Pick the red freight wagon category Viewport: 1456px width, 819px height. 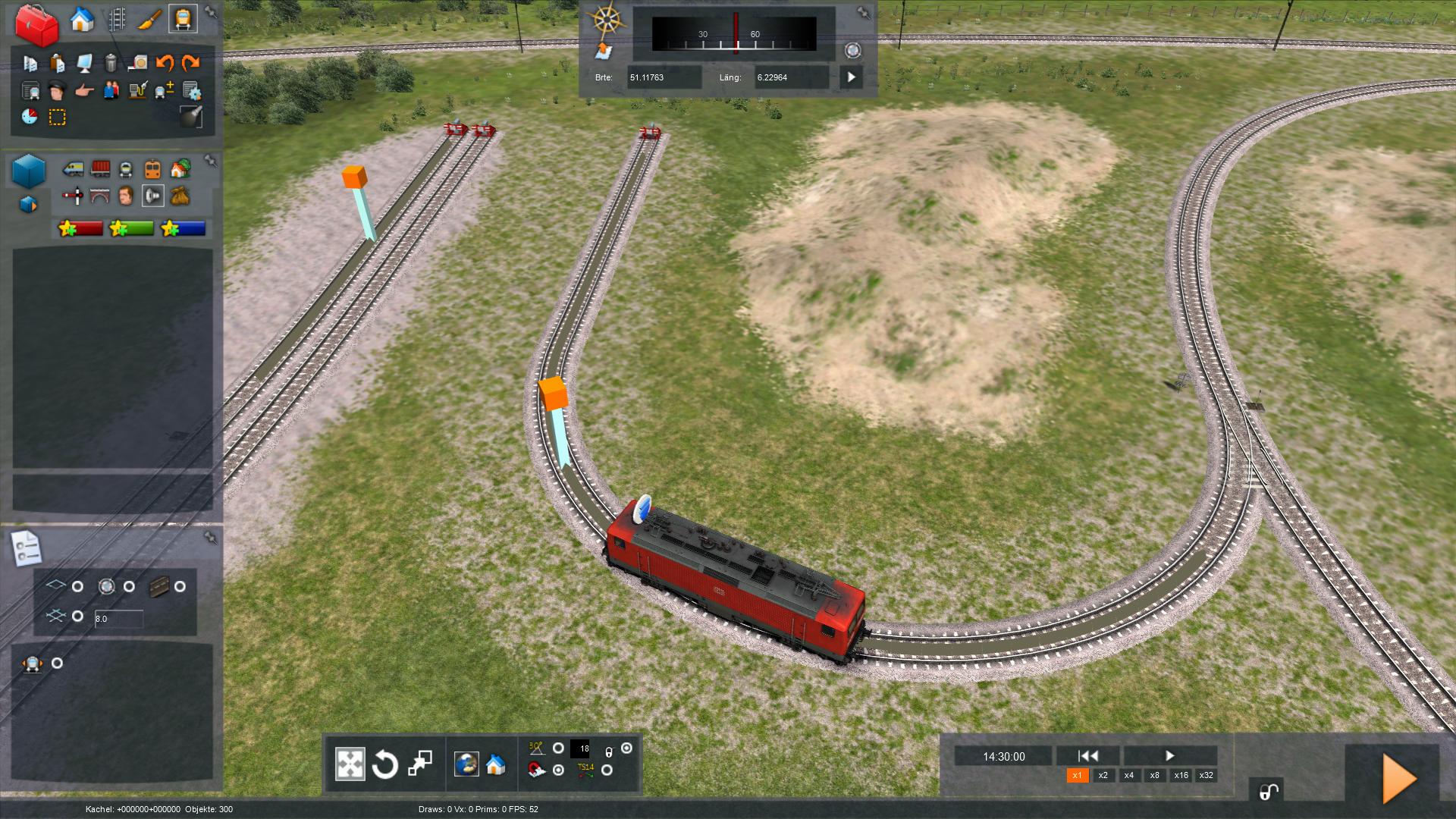click(99, 168)
